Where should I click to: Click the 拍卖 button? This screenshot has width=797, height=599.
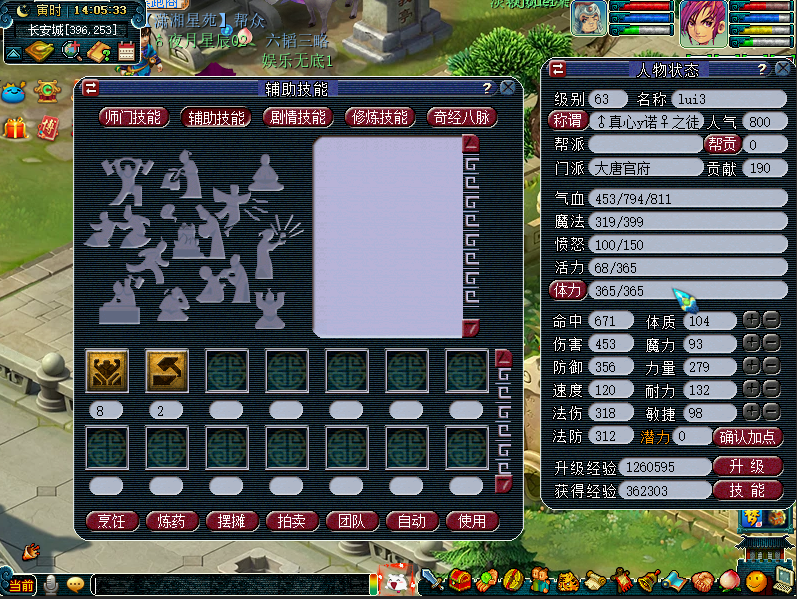coord(291,521)
